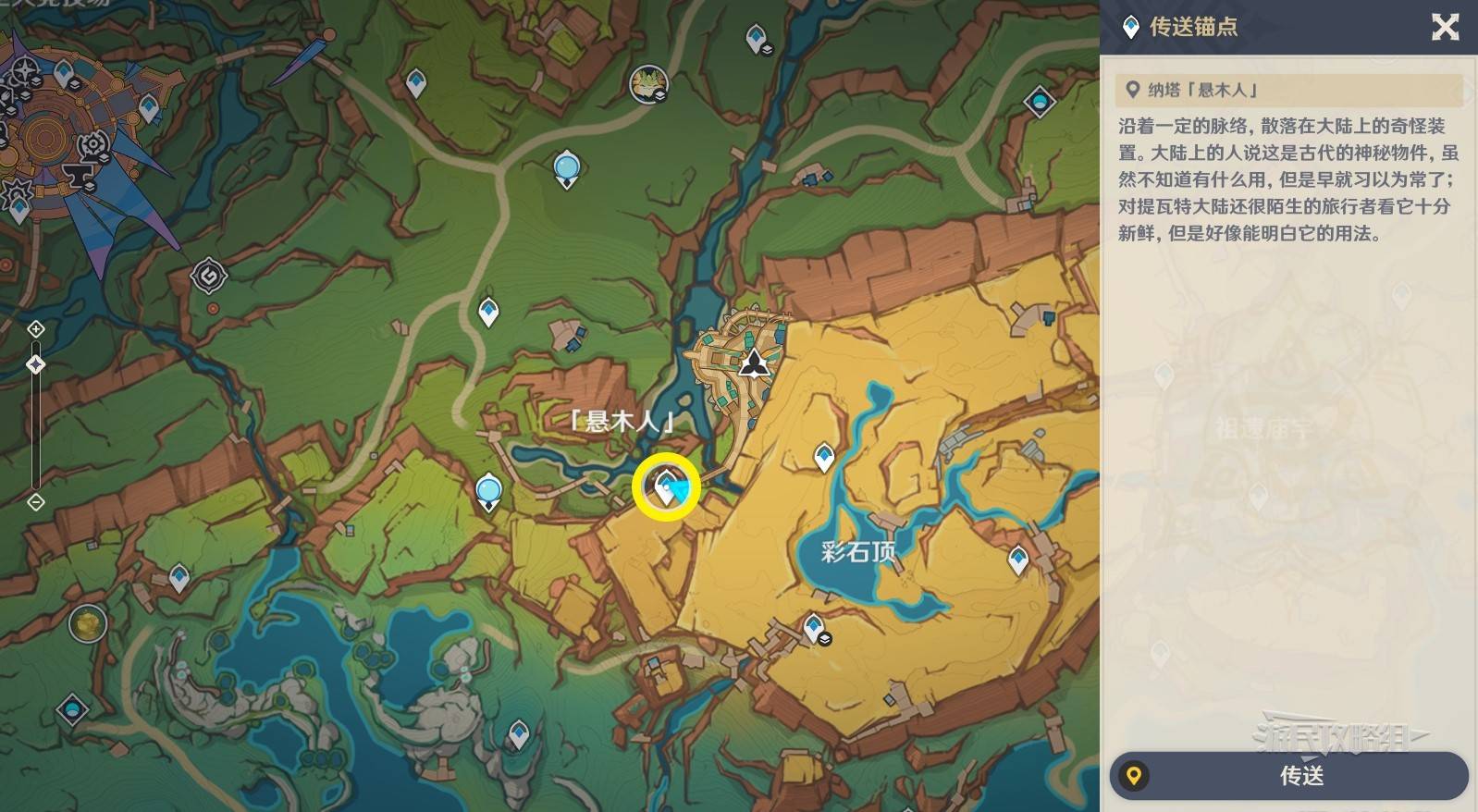The height and width of the screenshot is (812, 1478).
Task: Select the triangular tribe emblem marker
Action: tap(755, 362)
